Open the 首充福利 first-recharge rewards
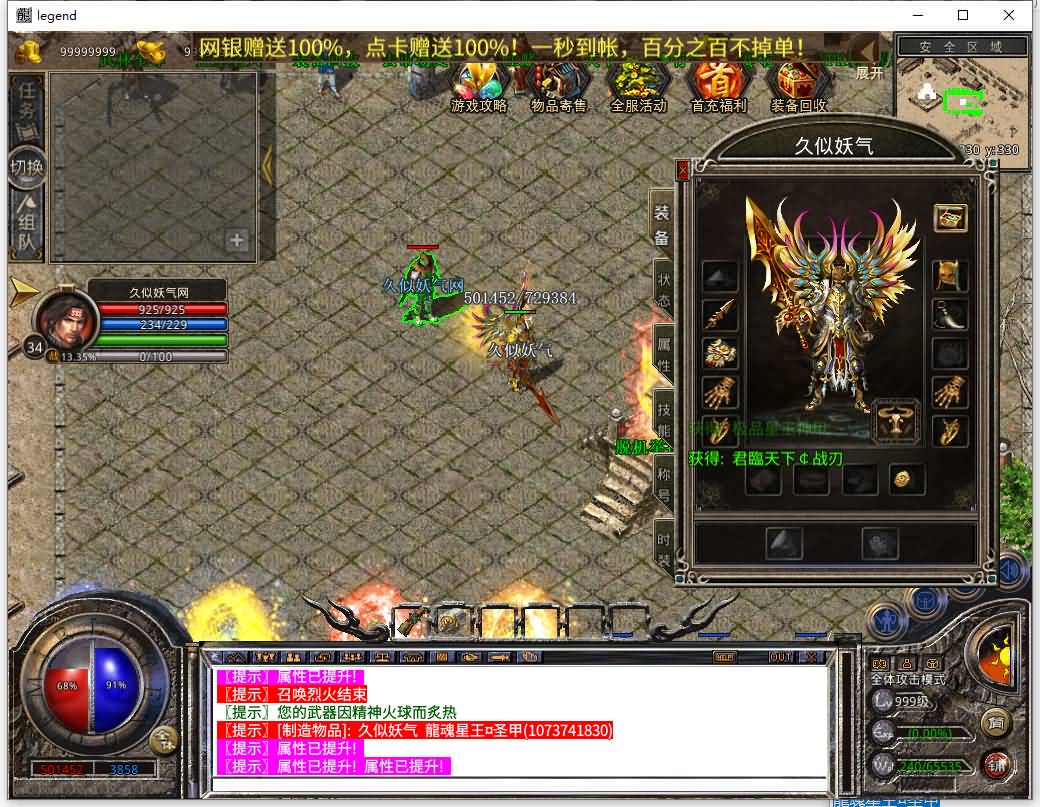This screenshot has height=807, width=1040. pos(718,84)
